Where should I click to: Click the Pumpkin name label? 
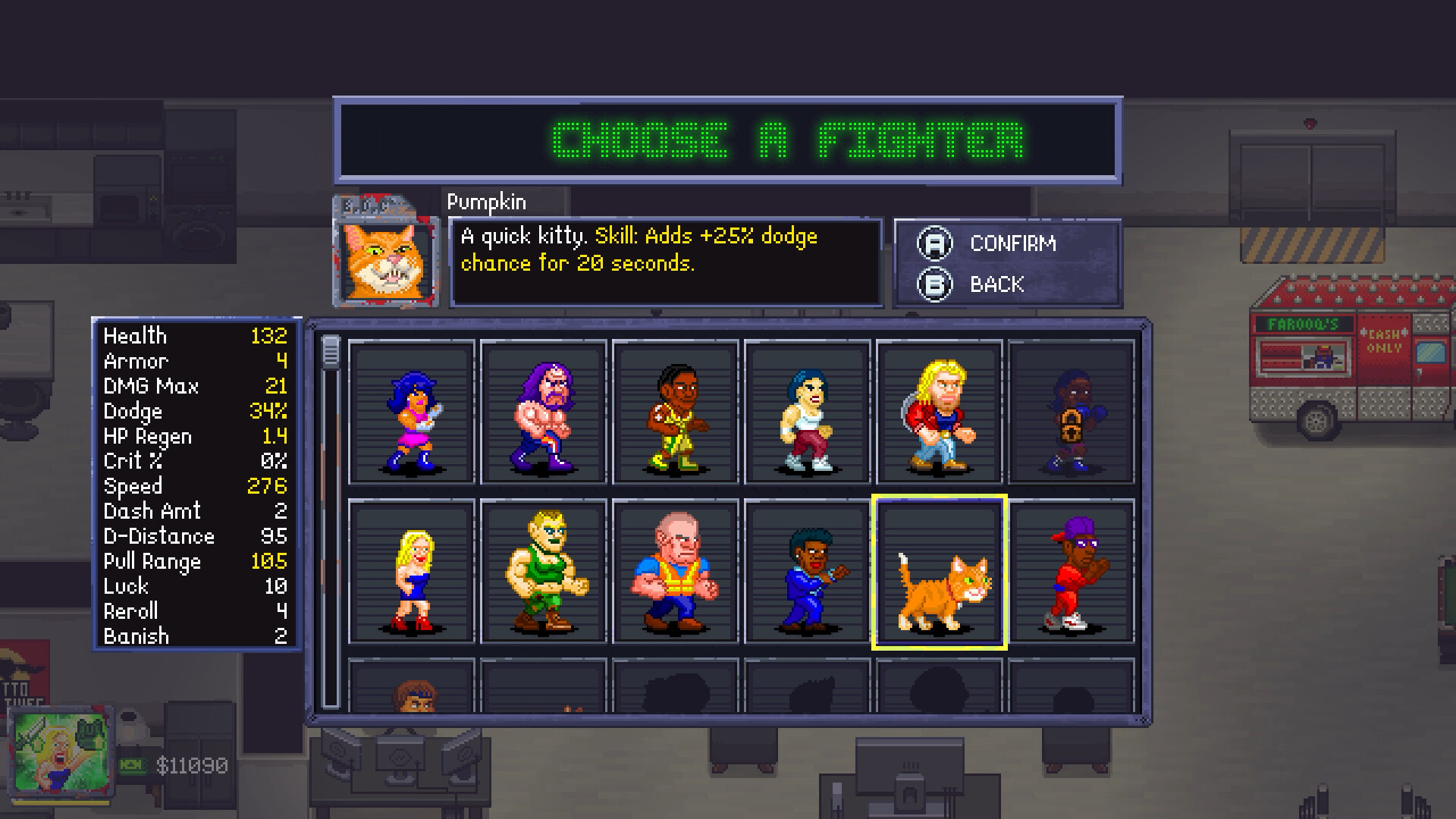tap(486, 202)
